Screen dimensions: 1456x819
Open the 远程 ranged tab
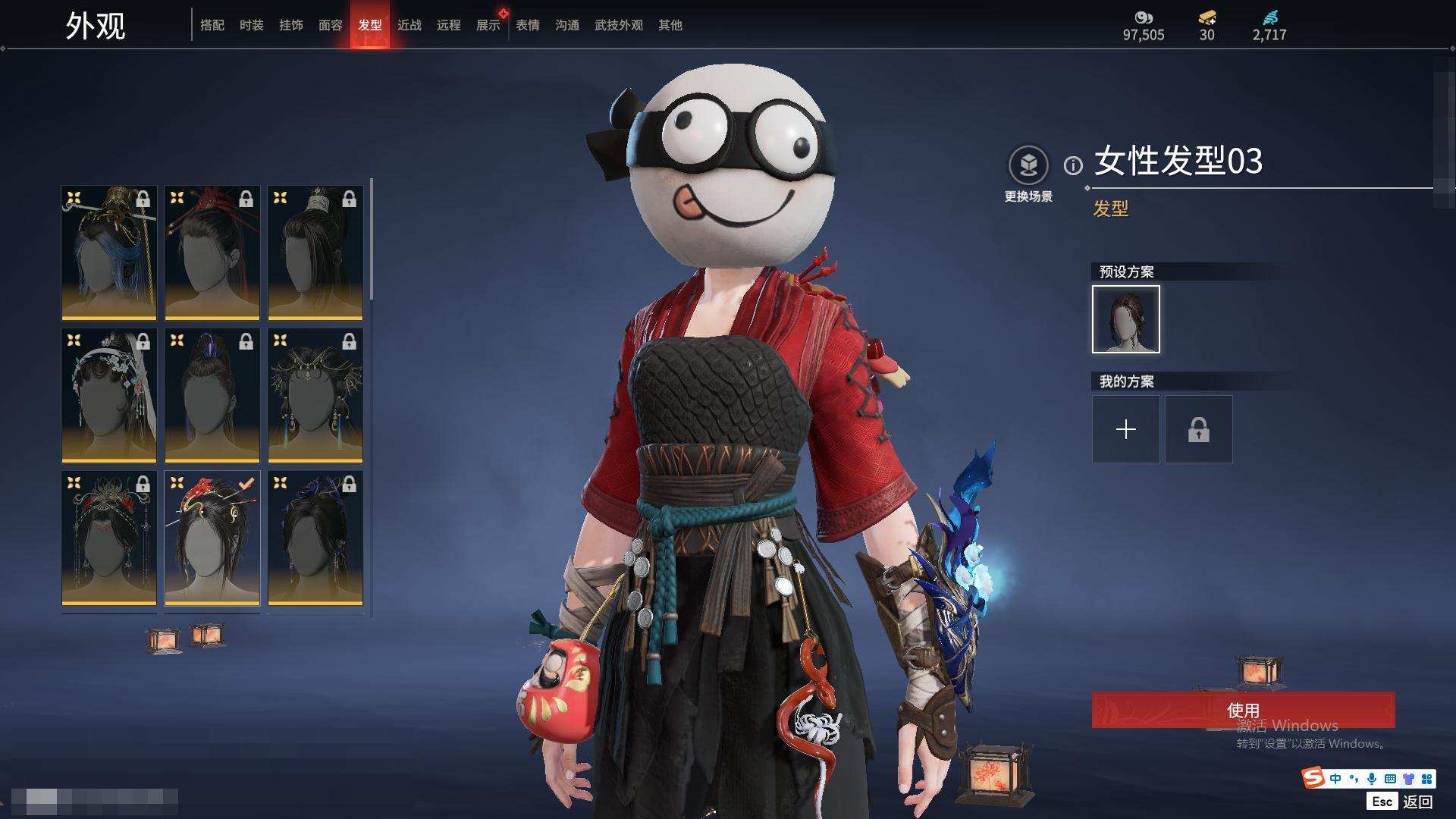click(x=449, y=25)
